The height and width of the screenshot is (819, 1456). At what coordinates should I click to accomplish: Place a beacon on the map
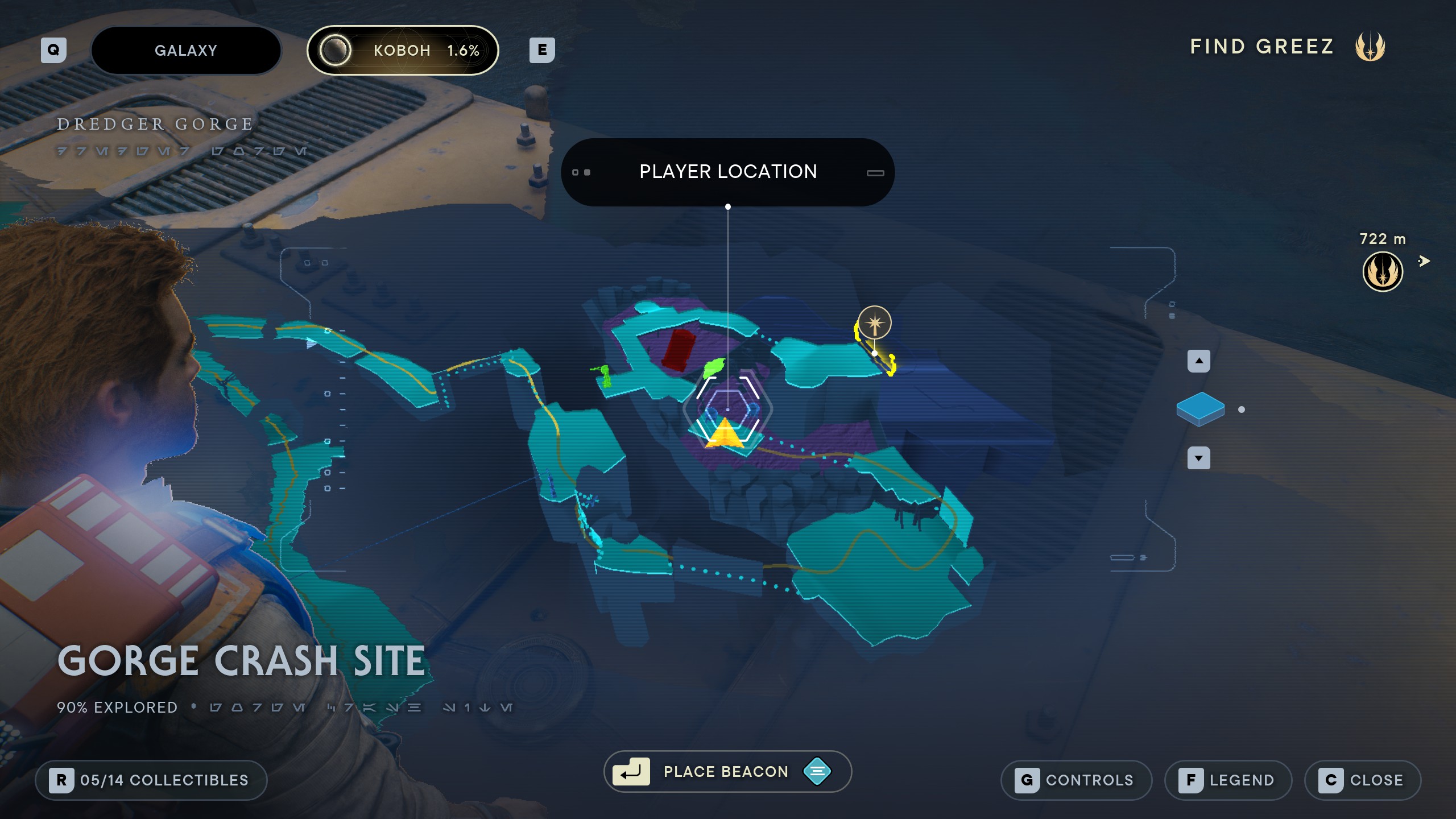[727, 772]
